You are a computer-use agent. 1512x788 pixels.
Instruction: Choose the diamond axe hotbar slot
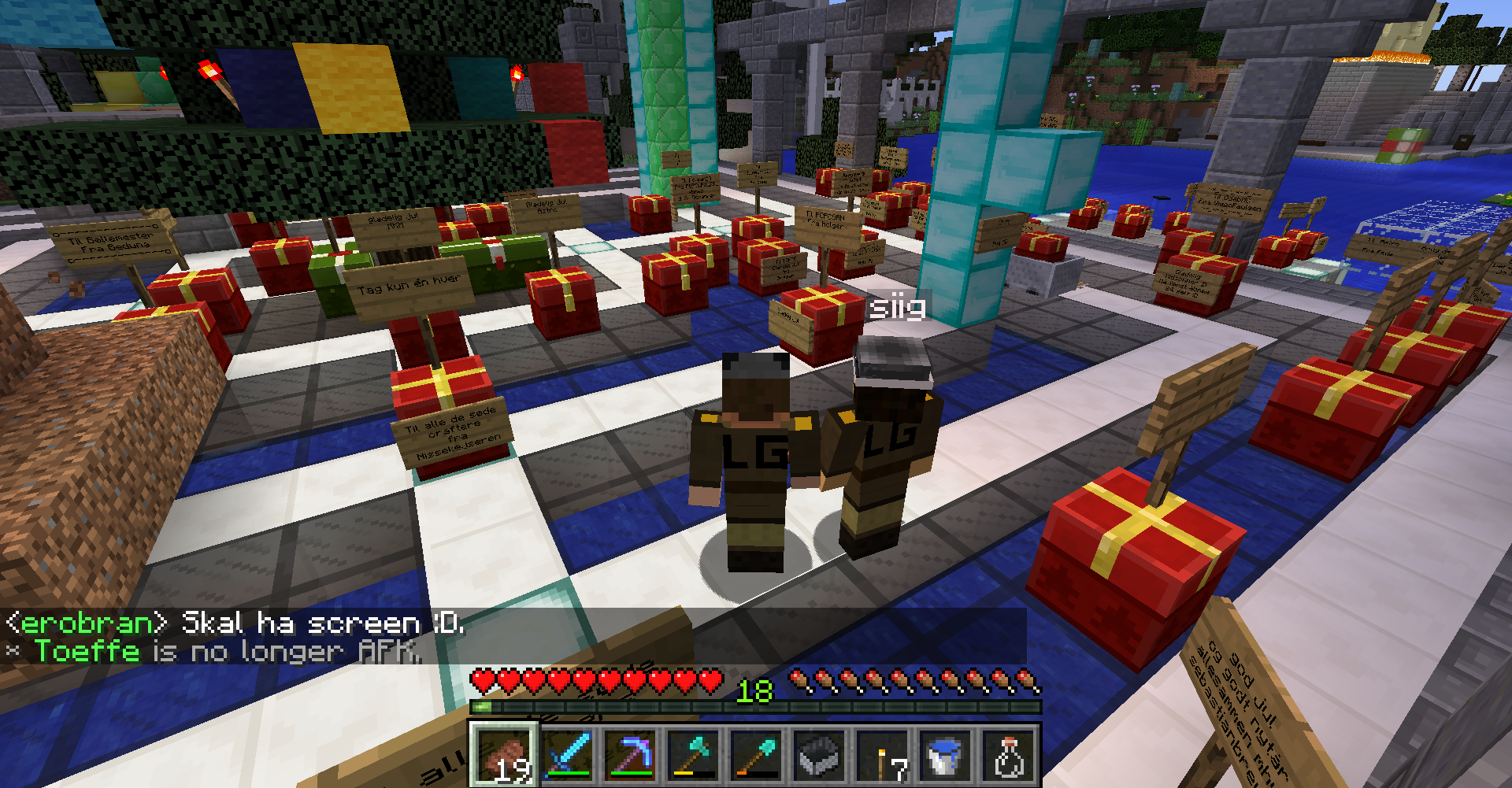tap(694, 756)
